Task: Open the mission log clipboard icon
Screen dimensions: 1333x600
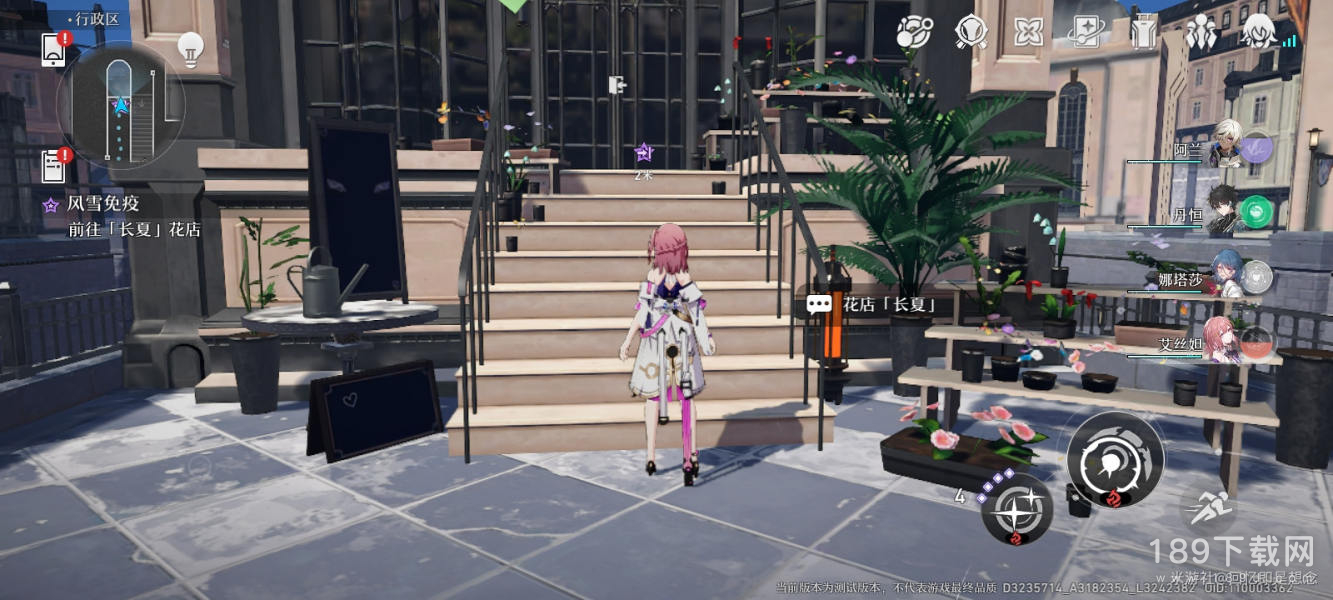Action: 53,165
